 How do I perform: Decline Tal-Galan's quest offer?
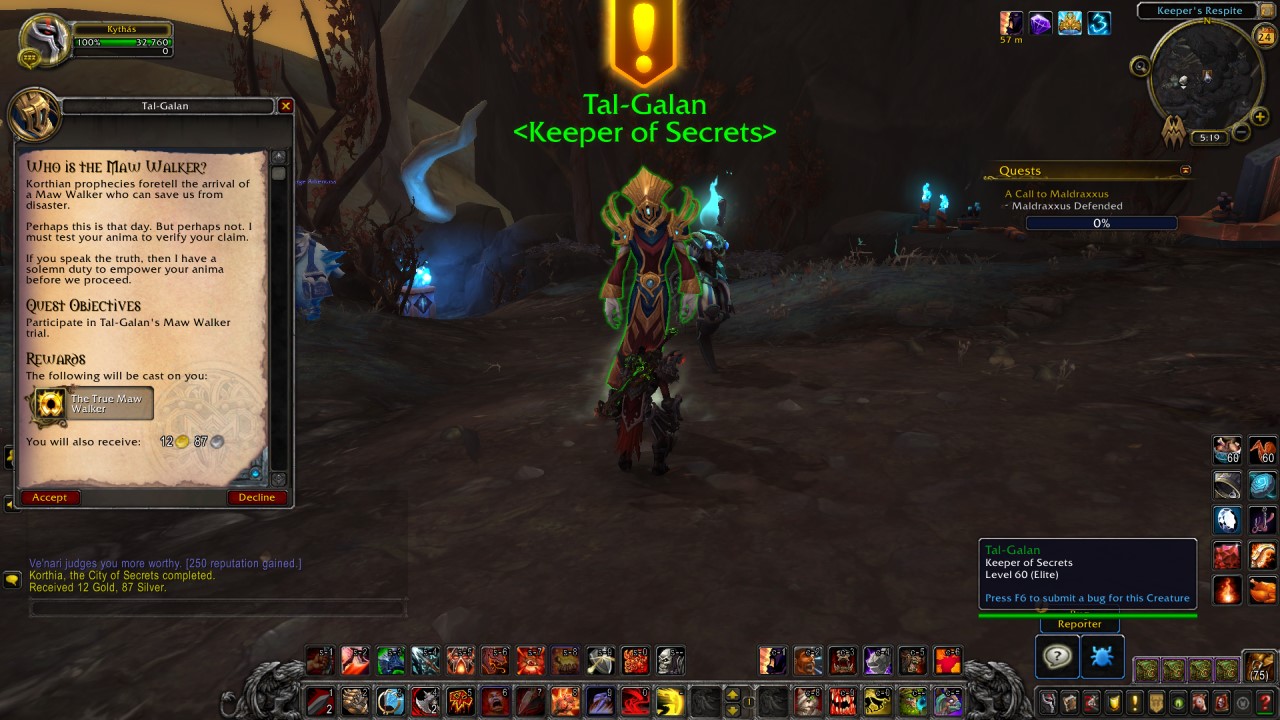(x=256, y=497)
